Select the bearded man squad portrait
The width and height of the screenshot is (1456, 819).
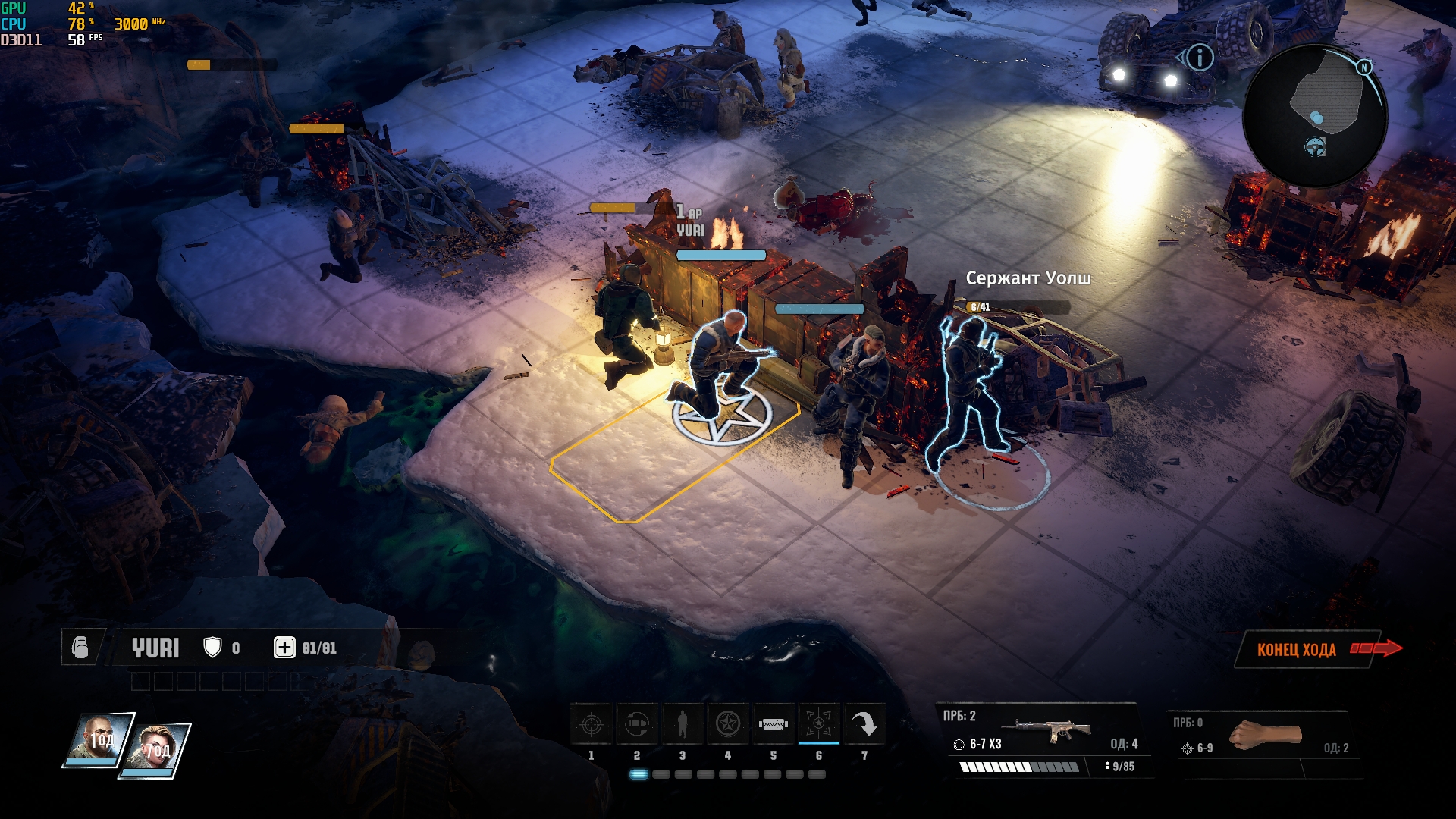(99, 739)
